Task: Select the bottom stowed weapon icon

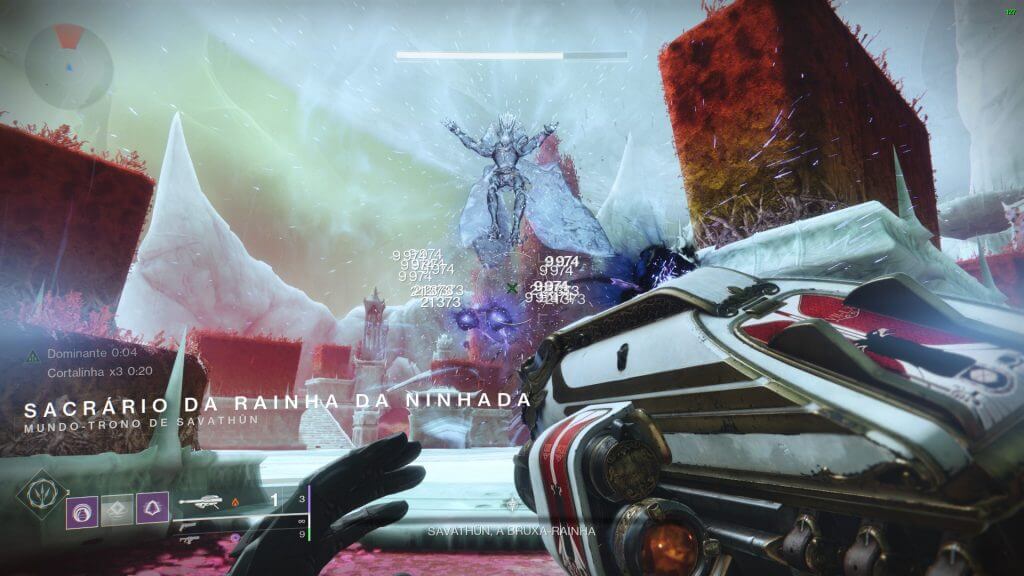Action: (x=190, y=537)
